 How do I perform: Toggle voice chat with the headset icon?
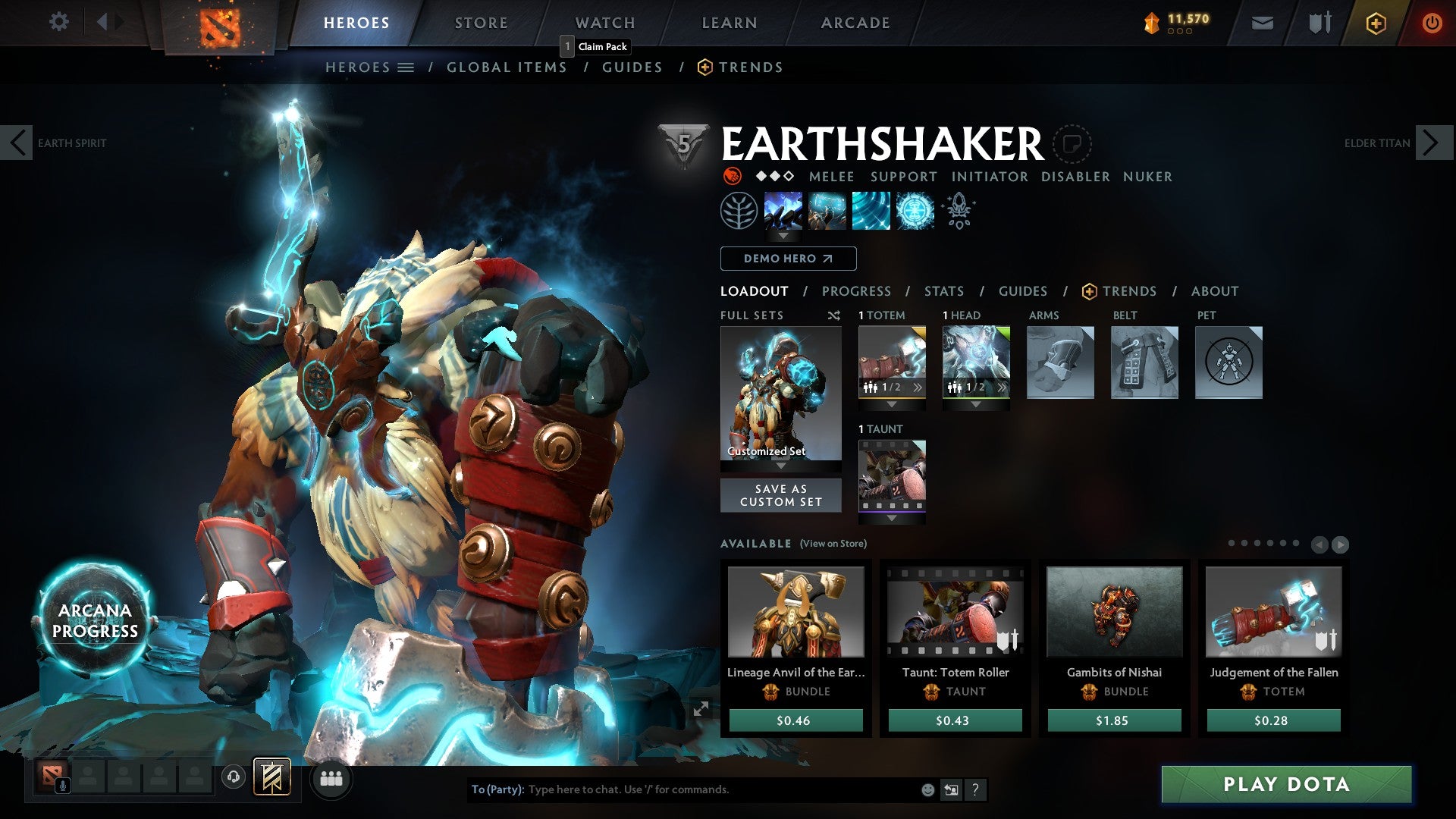point(233,778)
